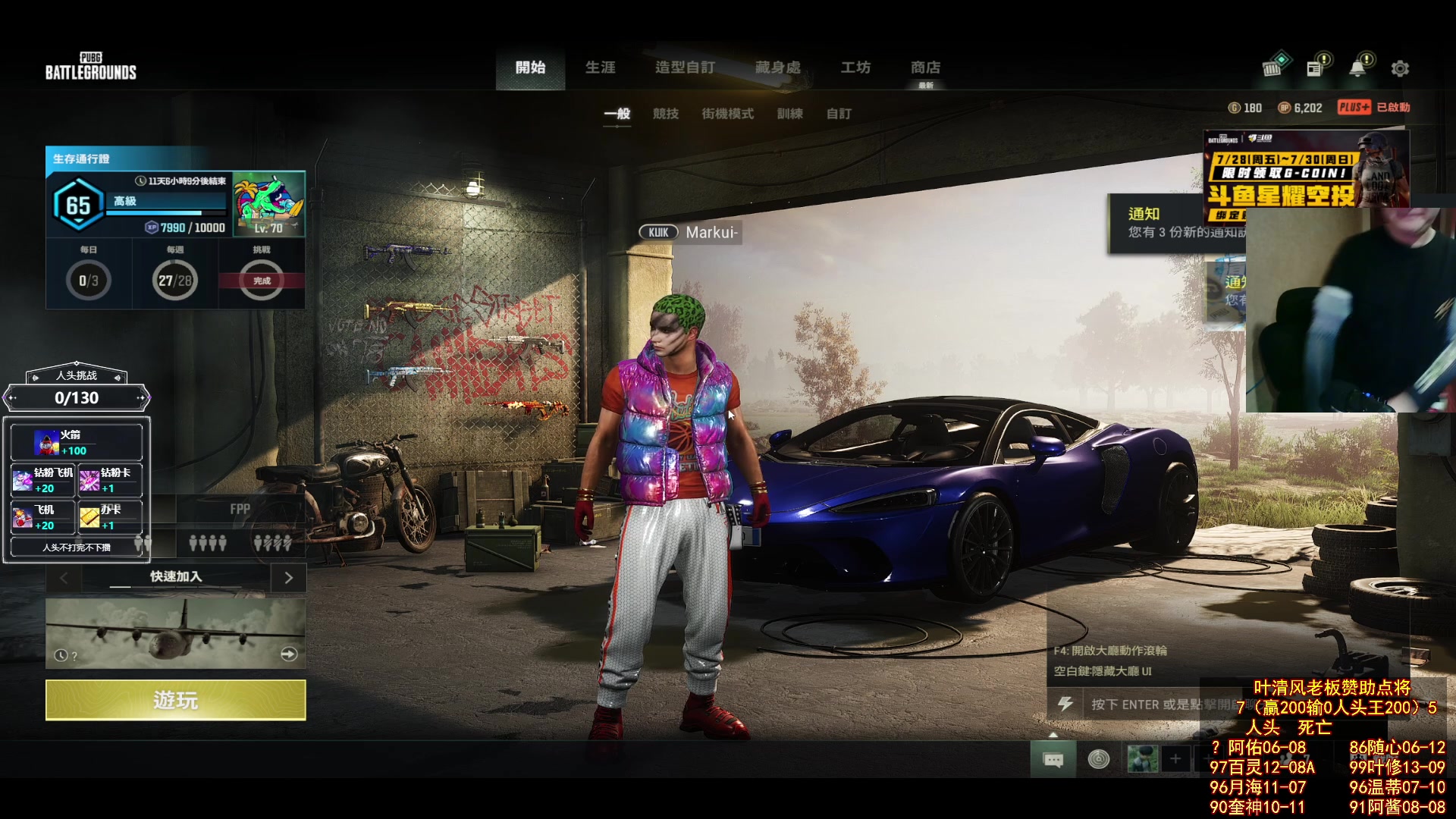Switch to the 生涯 career tab
This screenshot has height=819, width=1456.
pyautogui.click(x=600, y=67)
